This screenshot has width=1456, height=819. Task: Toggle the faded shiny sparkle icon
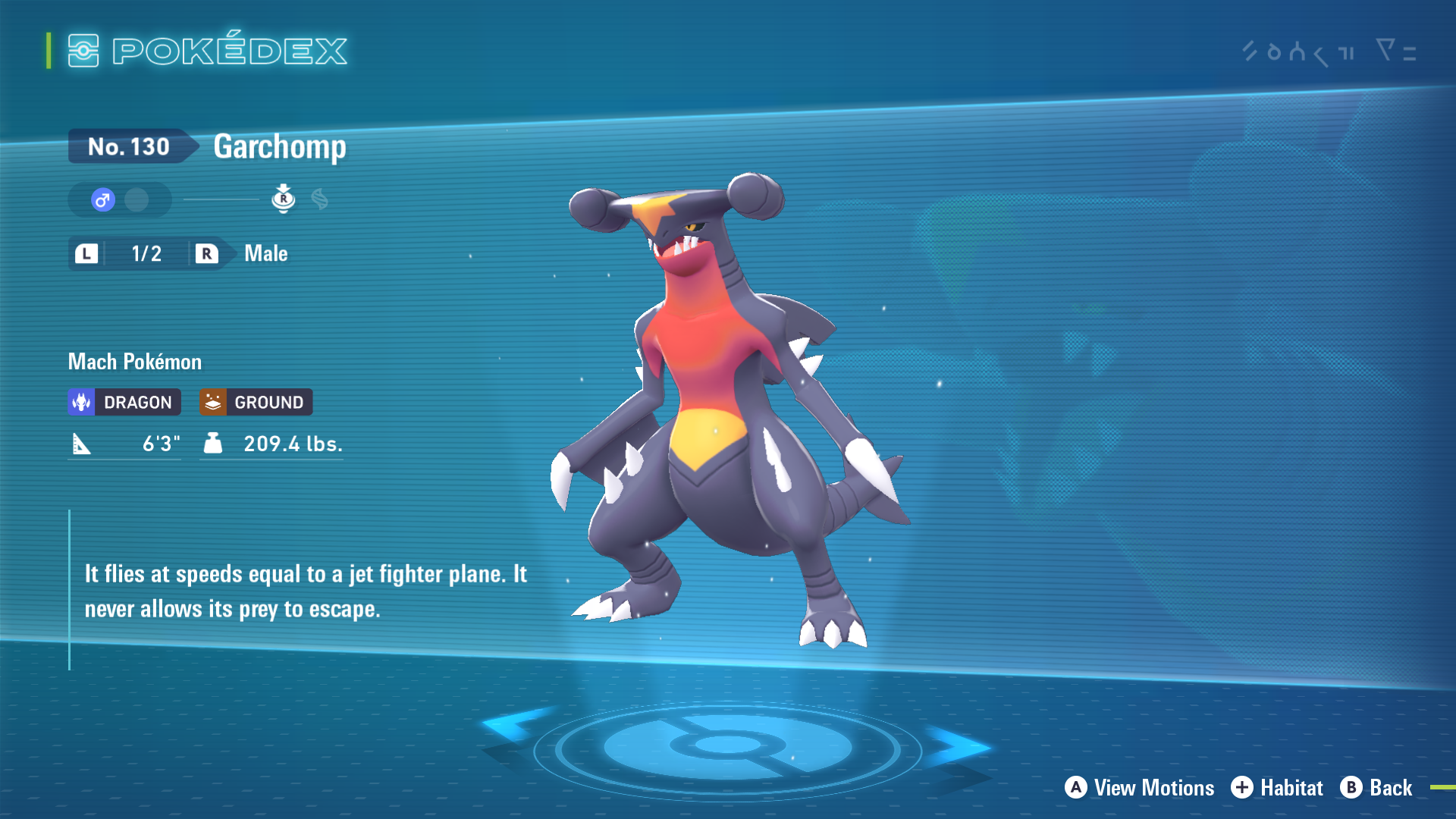click(320, 199)
